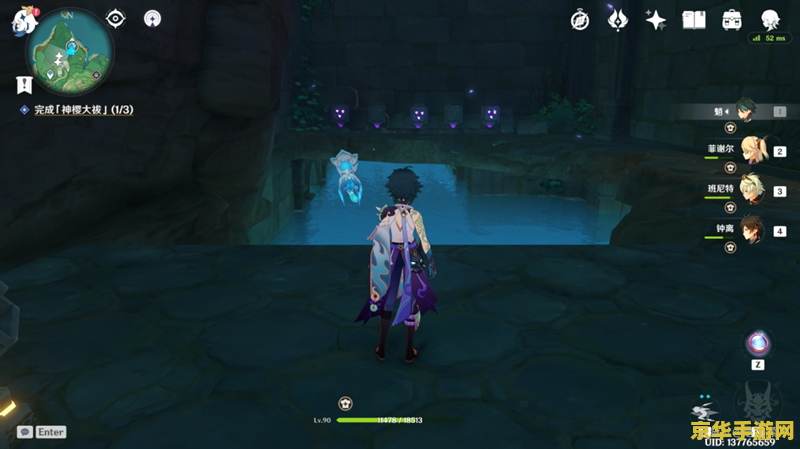The image size is (800, 449).
Task: Use the glowing orb gadget
Action: click(x=759, y=343)
